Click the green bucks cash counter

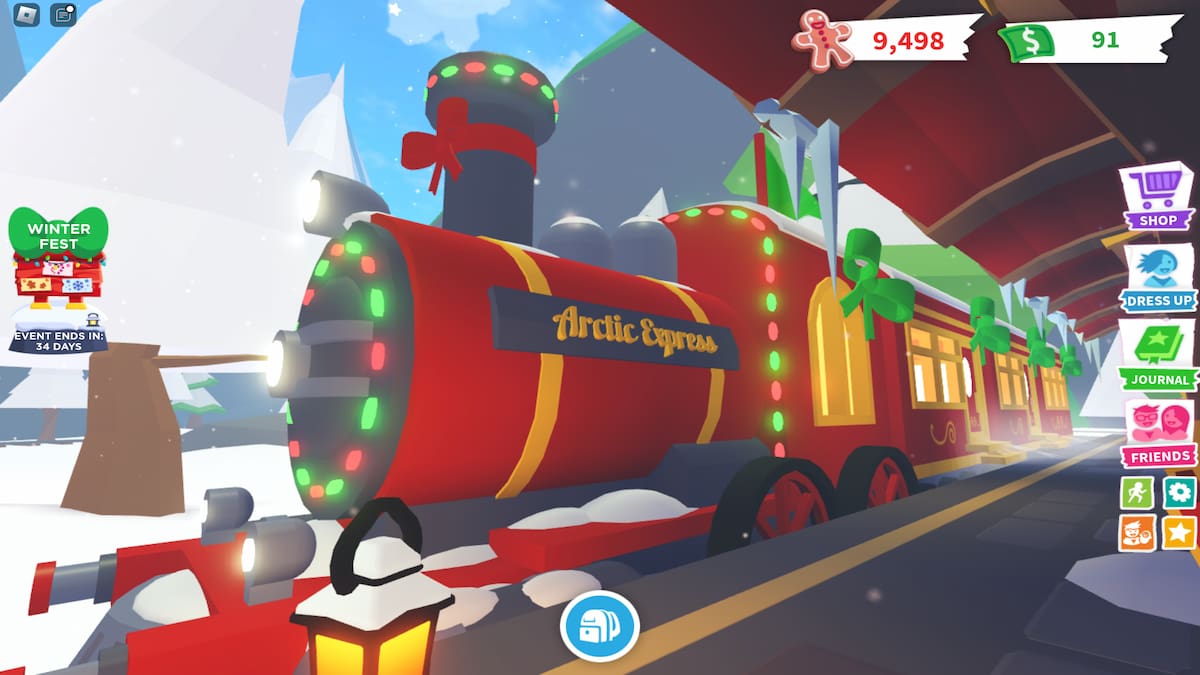coord(1084,40)
